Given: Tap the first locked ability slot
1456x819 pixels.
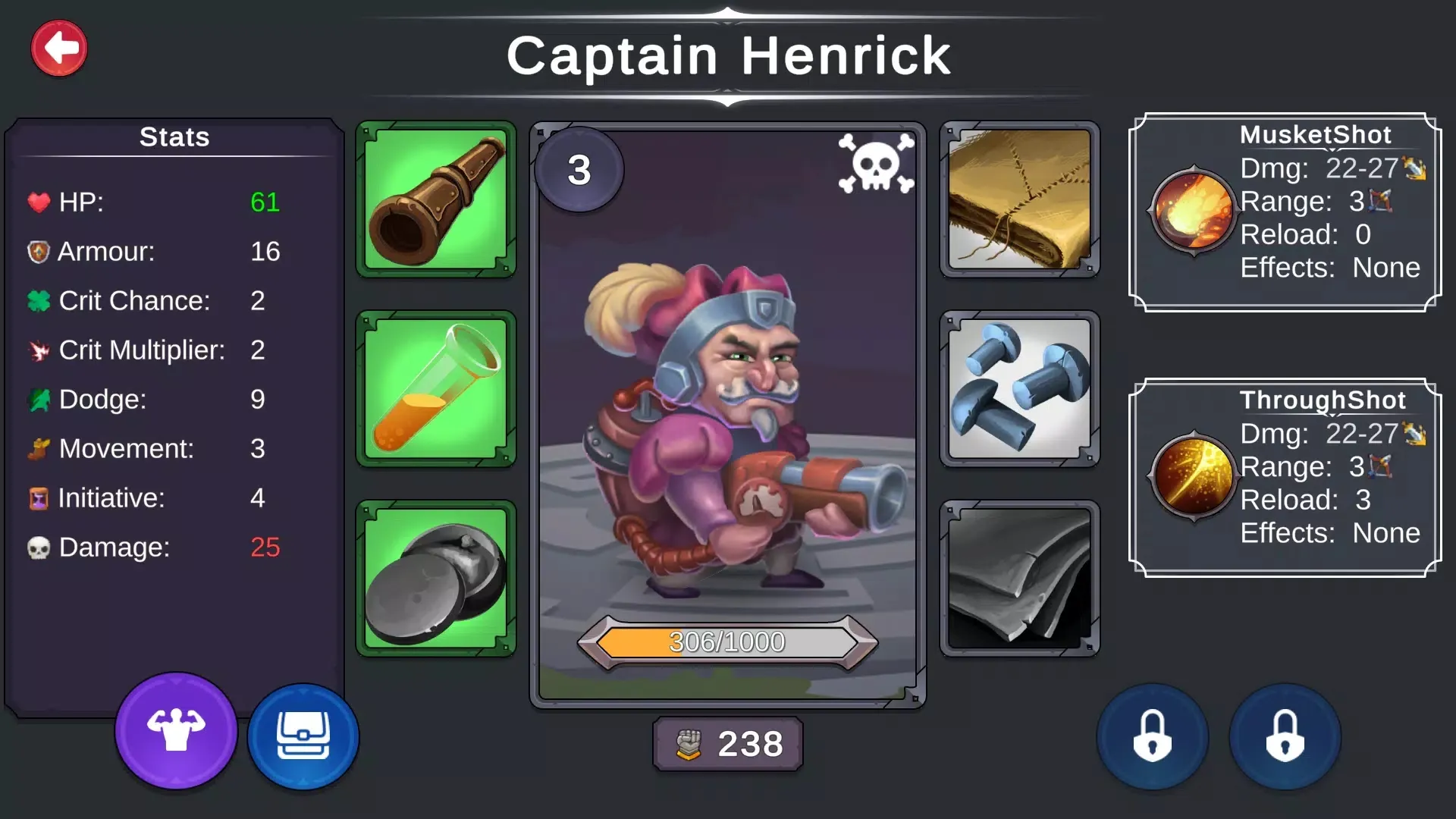Looking at the screenshot, I should [x=1152, y=736].
